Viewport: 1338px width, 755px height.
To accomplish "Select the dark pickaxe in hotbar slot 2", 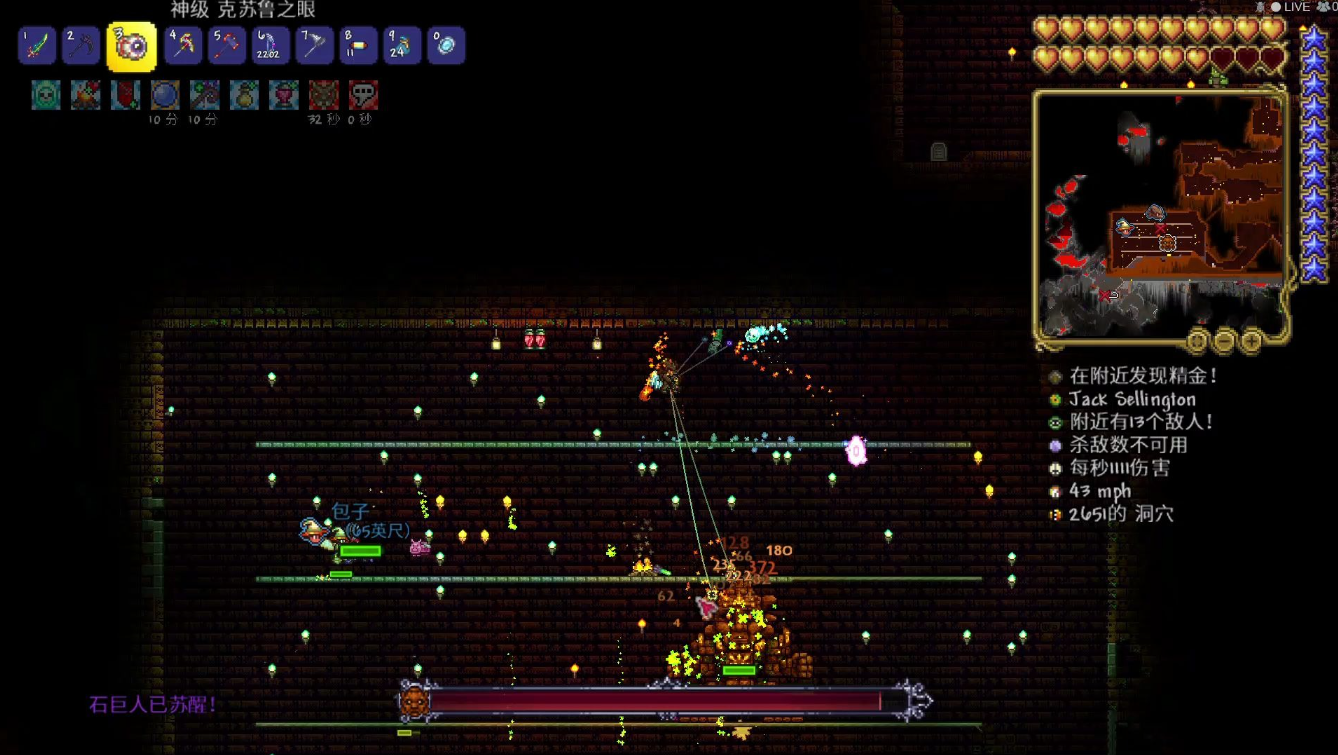I will pyautogui.click(x=81, y=46).
